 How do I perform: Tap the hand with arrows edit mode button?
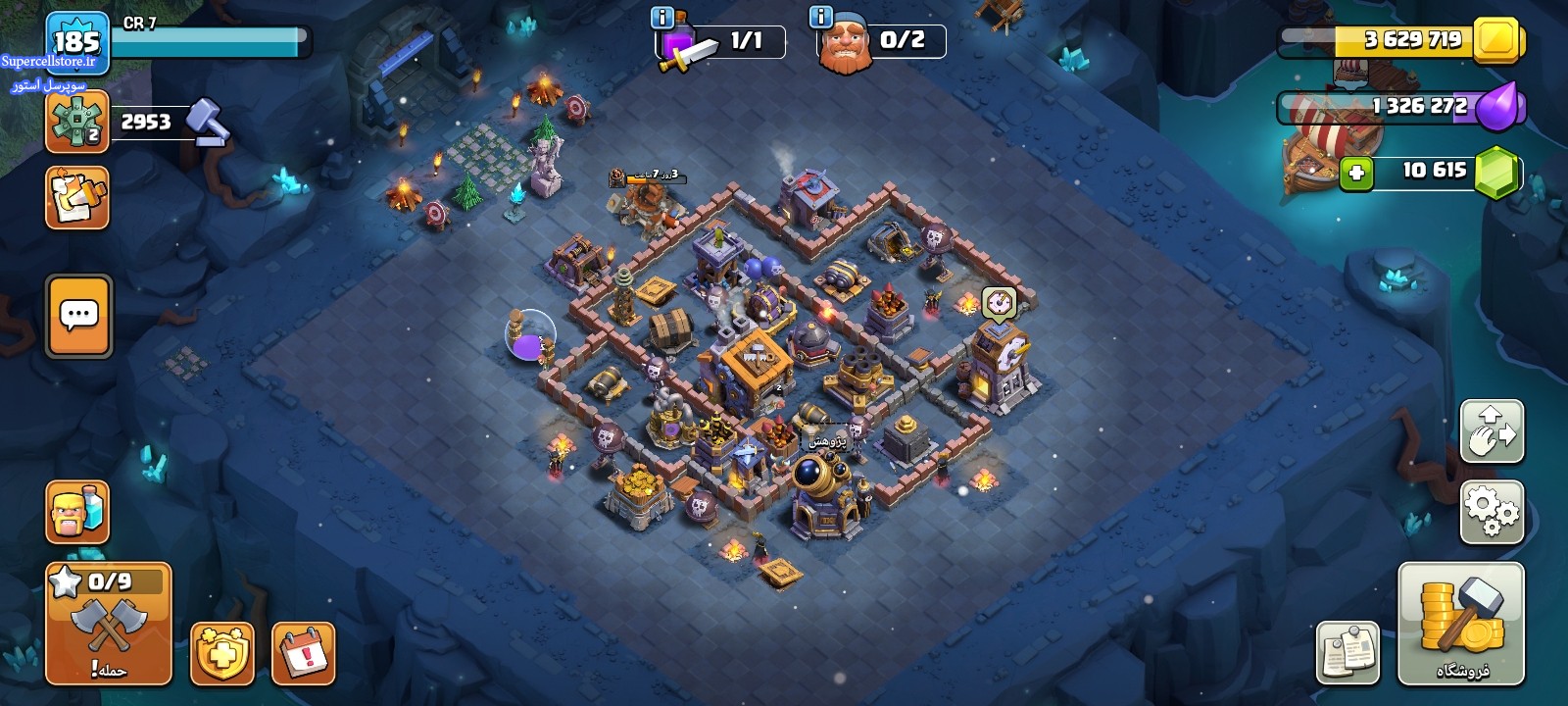point(1492,431)
